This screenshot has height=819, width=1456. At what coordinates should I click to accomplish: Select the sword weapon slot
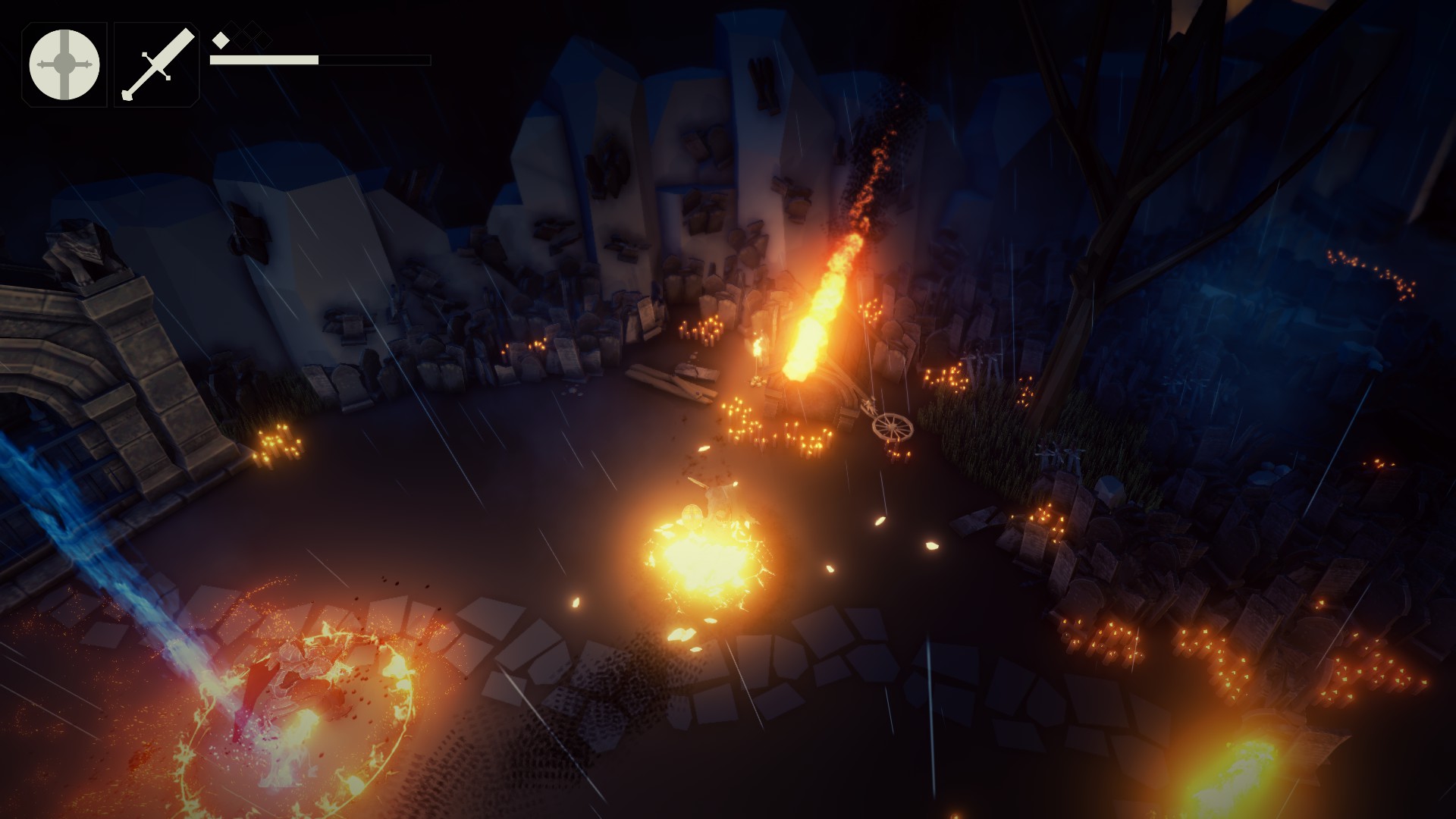pyautogui.click(x=157, y=64)
